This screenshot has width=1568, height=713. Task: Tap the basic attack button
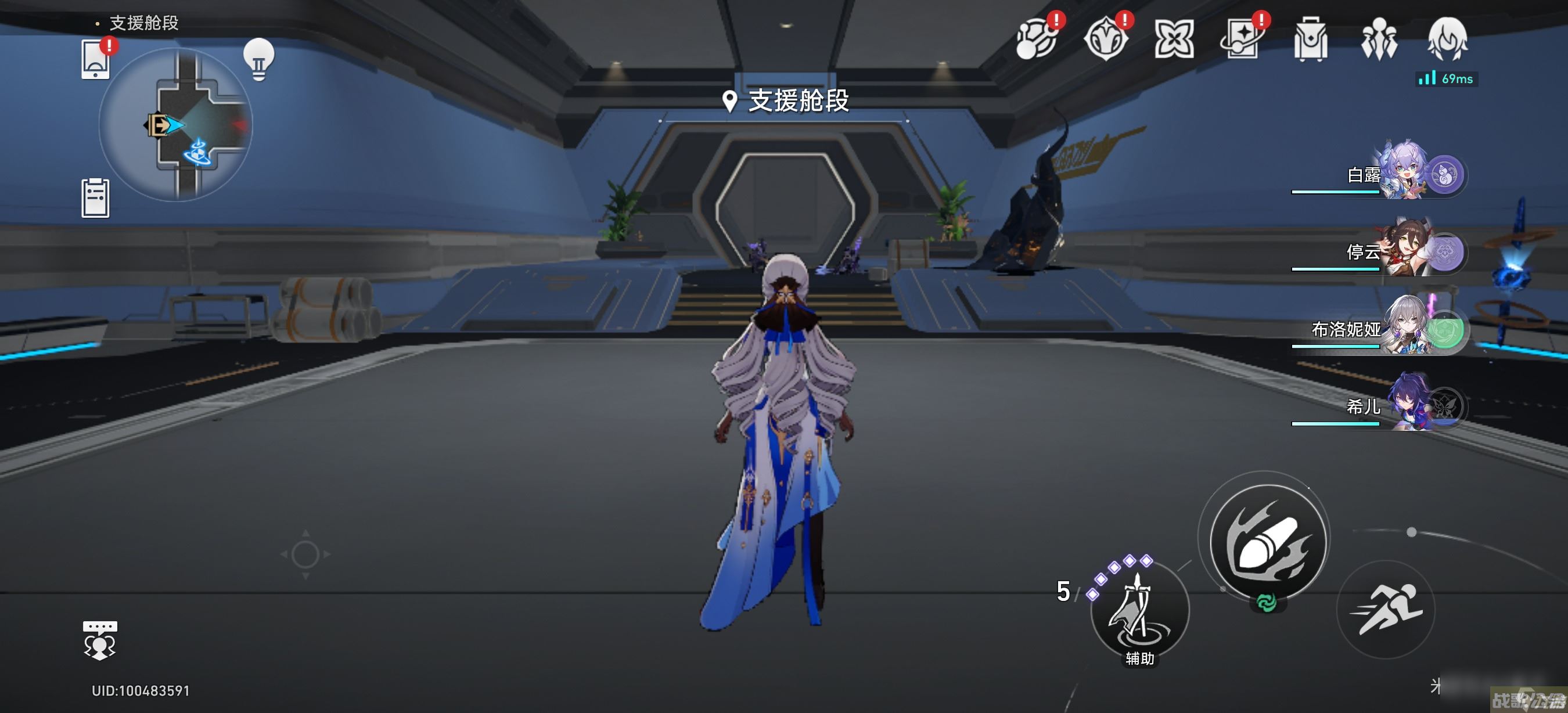pyautogui.click(x=1268, y=542)
